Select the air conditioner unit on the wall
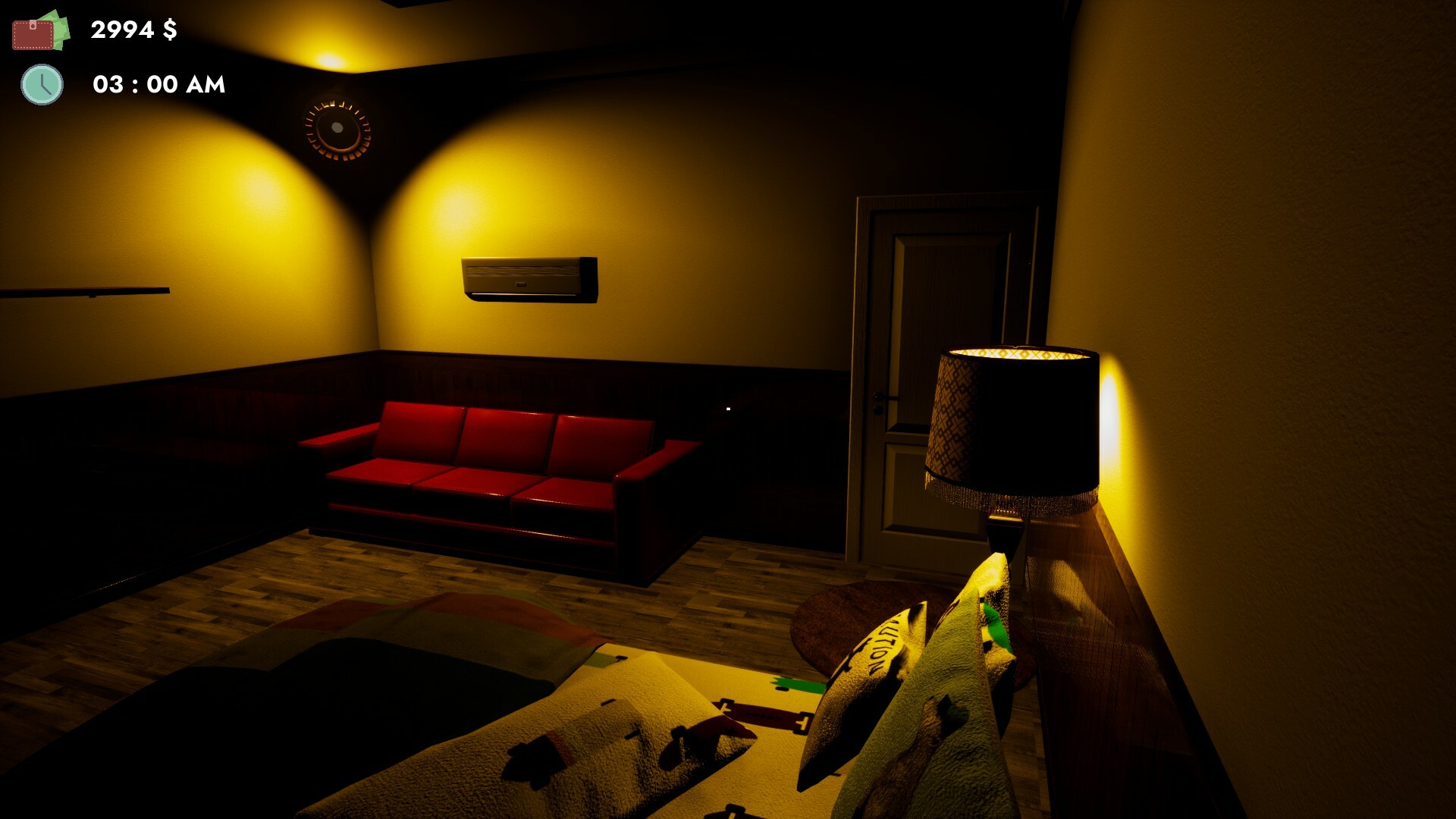 [529, 279]
